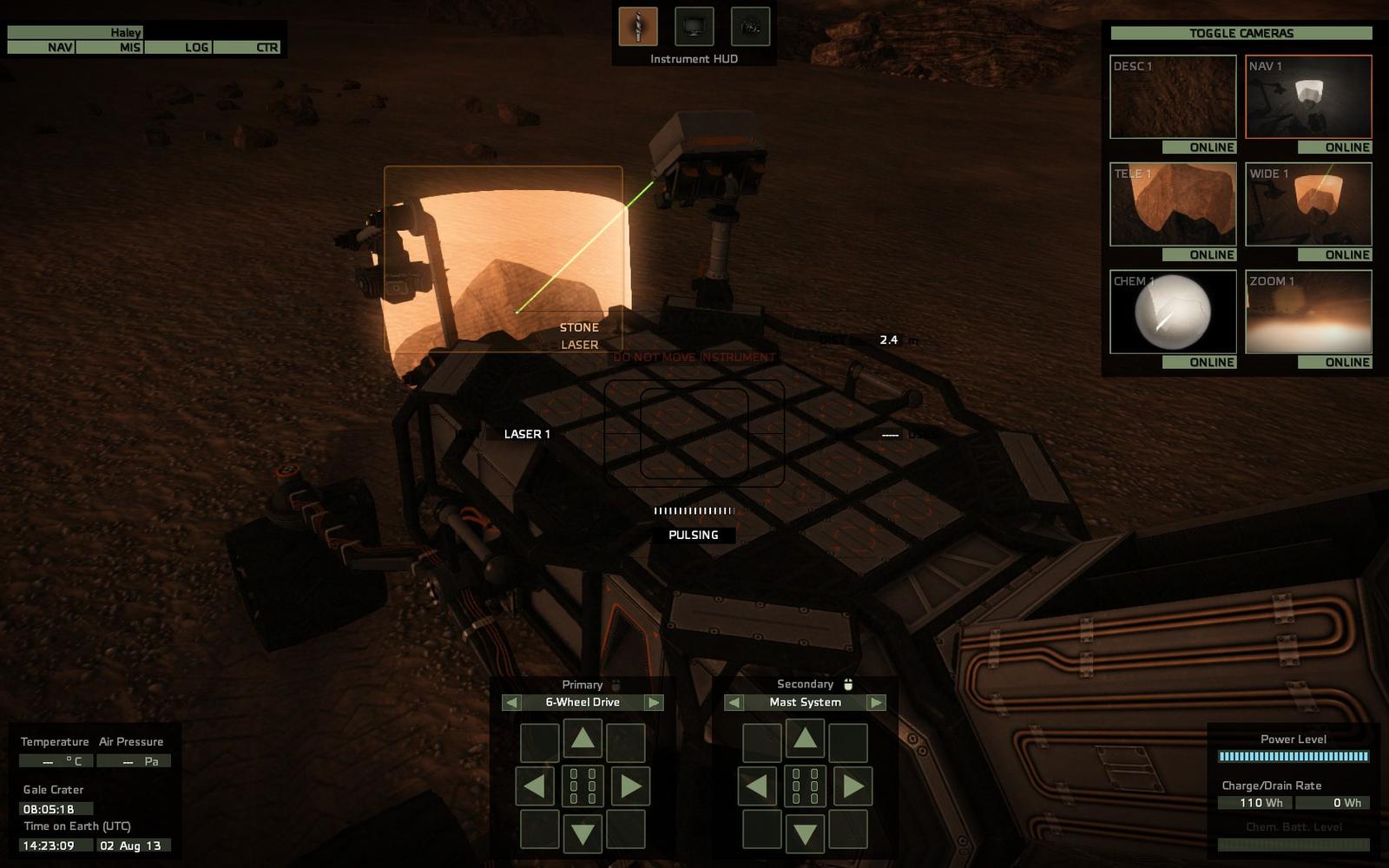Image resolution: width=1389 pixels, height=868 pixels.
Task: Show the LOG tab
Action: [x=179, y=47]
